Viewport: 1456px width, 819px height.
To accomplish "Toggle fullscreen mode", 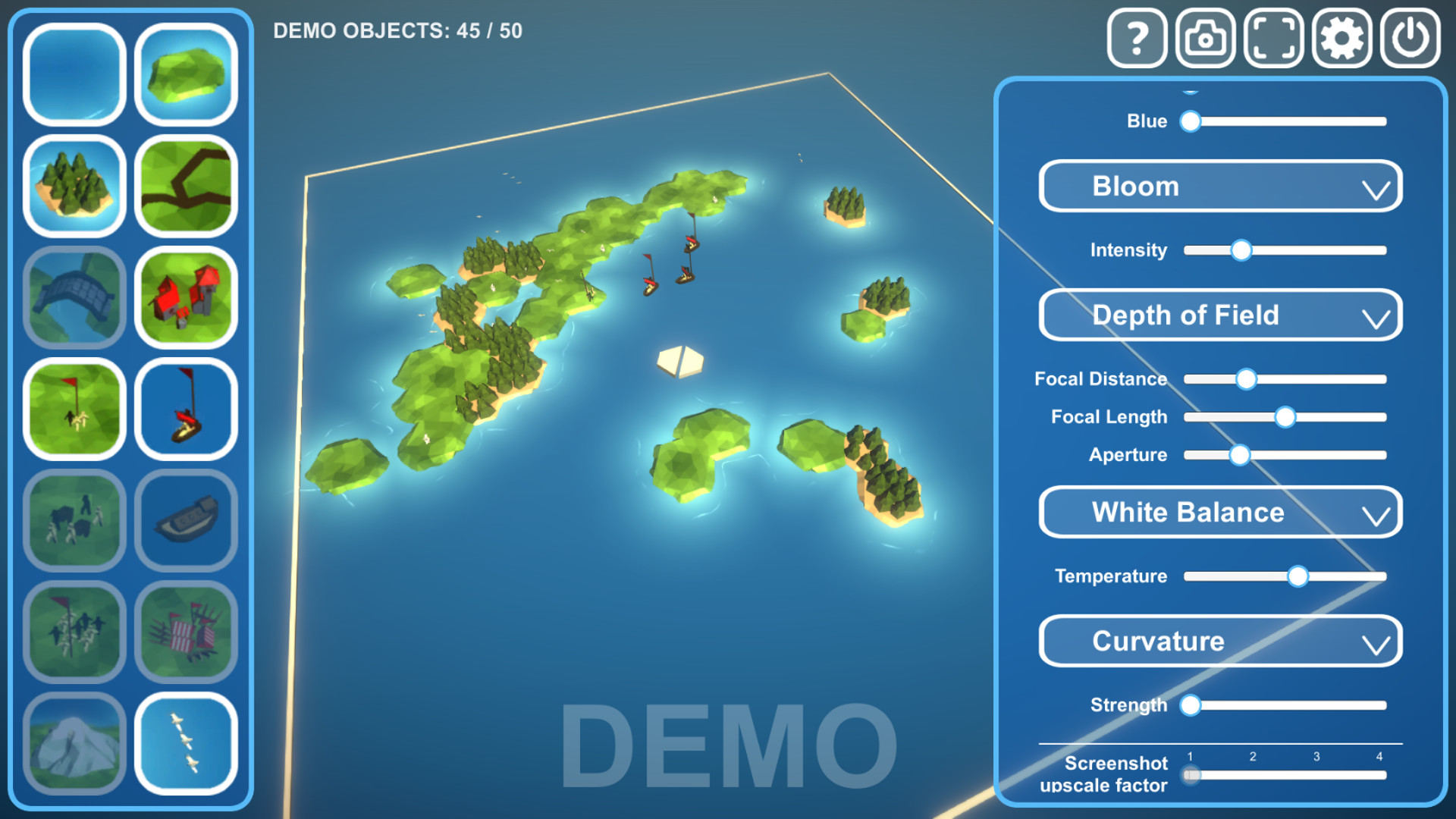I will [x=1272, y=36].
